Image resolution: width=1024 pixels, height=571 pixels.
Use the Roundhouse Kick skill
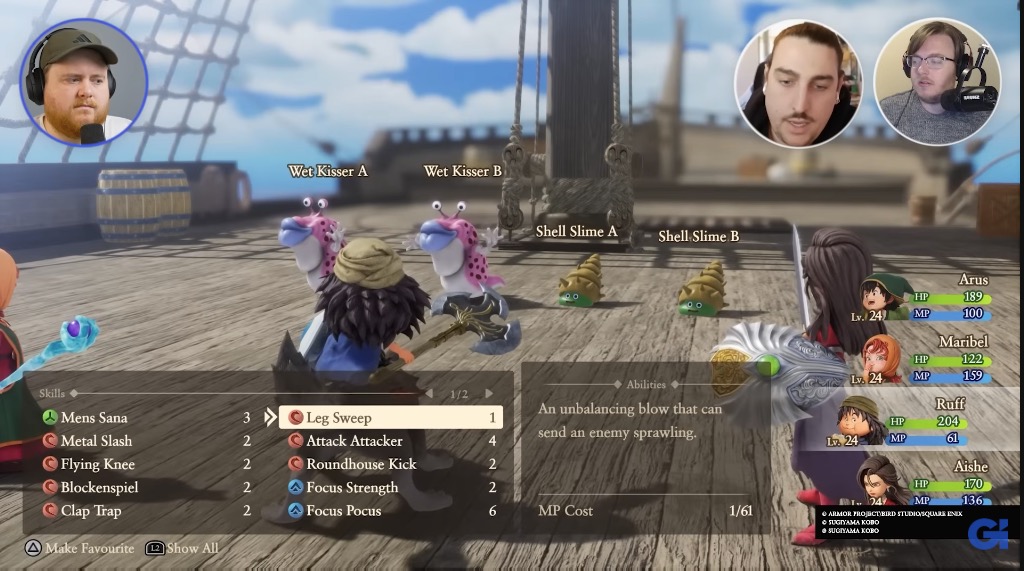[x=361, y=464]
